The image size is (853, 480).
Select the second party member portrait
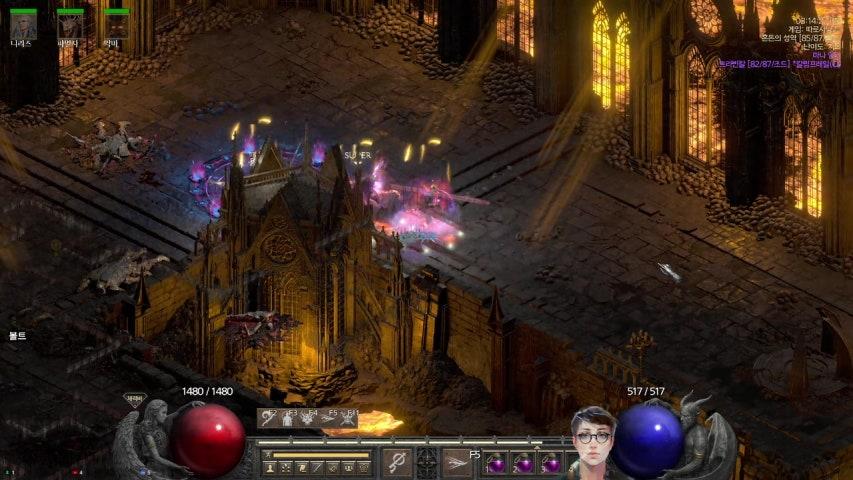[x=69, y=26]
